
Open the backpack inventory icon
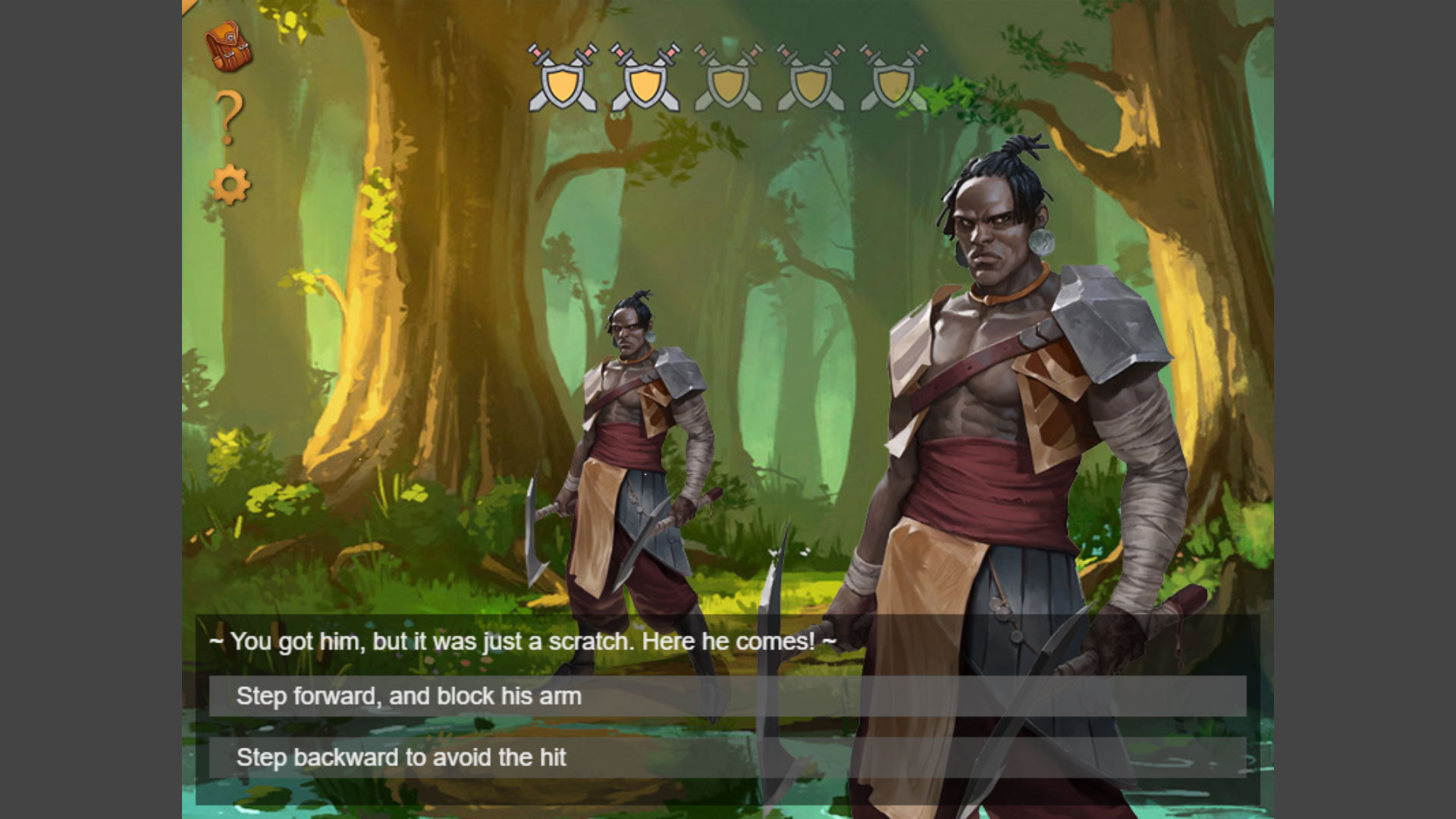[x=228, y=47]
